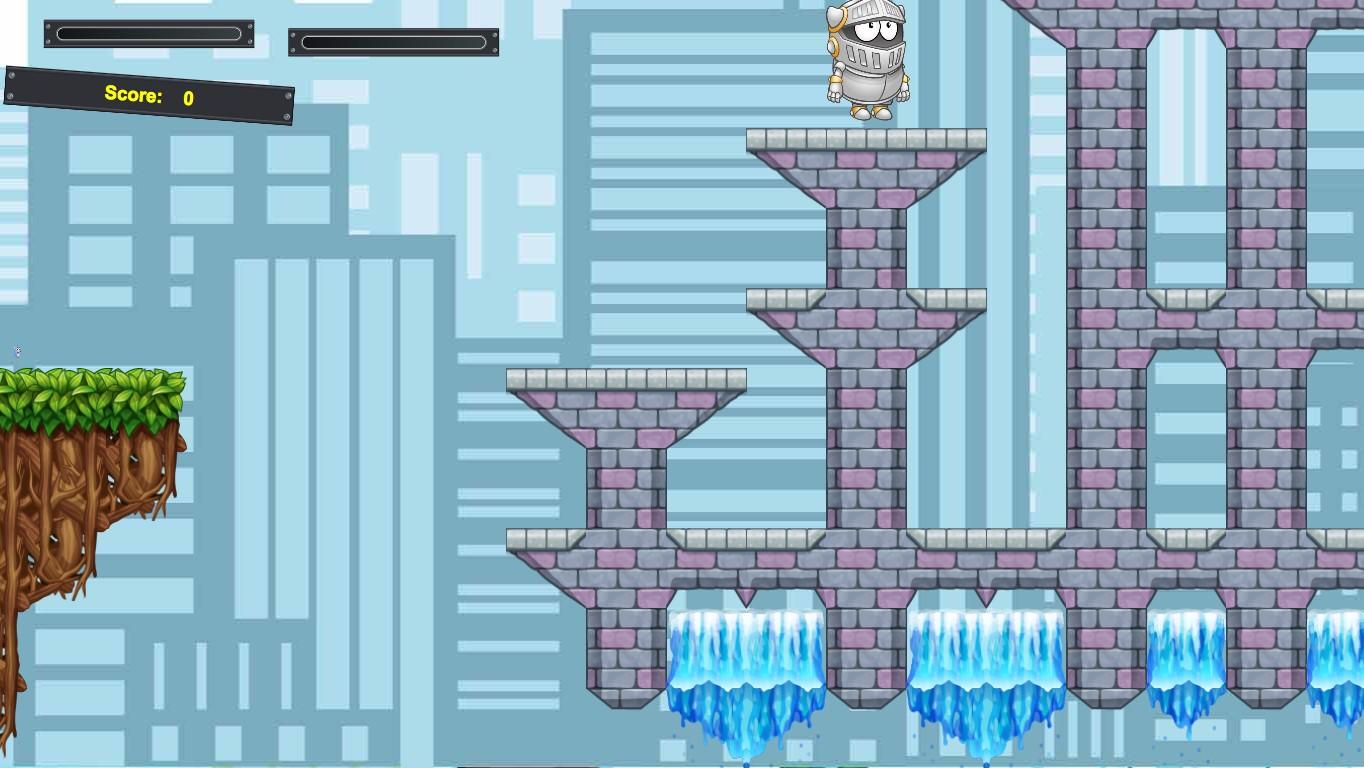Click the lowest small platform on the left
1364x768 pixels.
625,380
